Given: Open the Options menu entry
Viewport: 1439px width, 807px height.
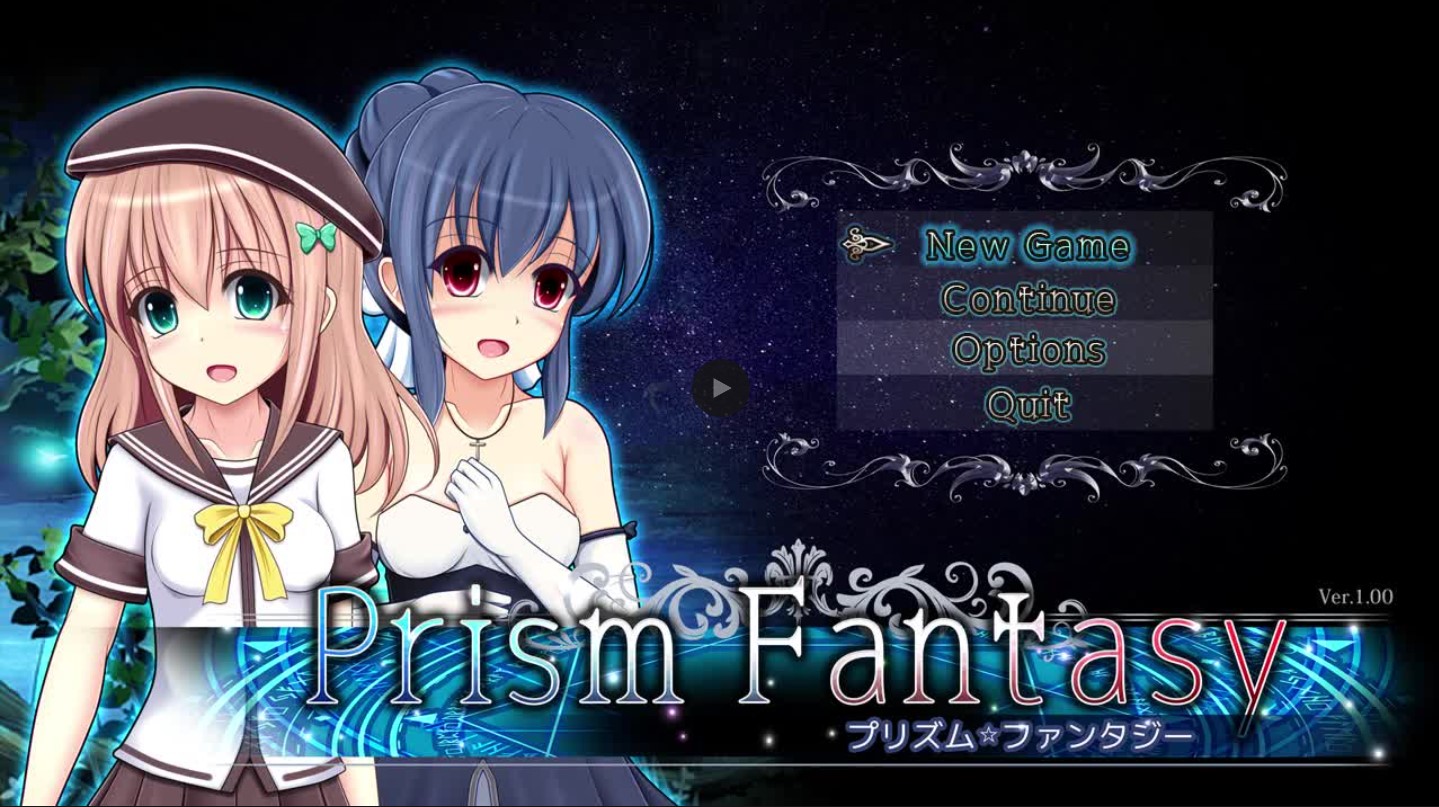Looking at the screenshot, I should [x=1029, y=351].
